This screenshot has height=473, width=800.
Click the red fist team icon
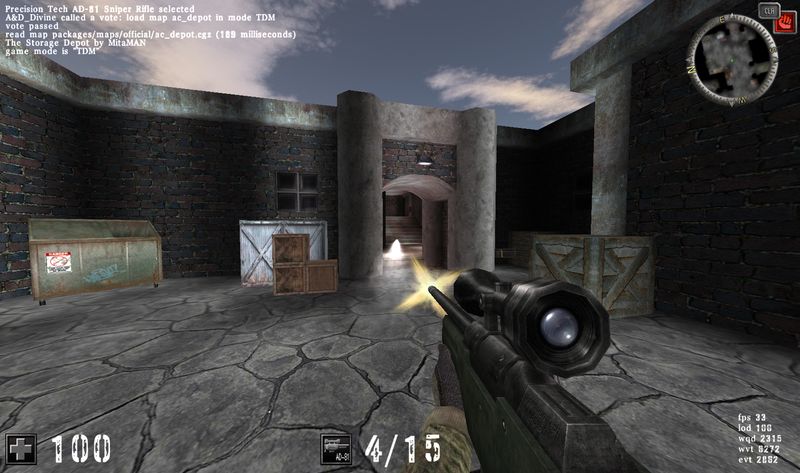pos(785,23)
